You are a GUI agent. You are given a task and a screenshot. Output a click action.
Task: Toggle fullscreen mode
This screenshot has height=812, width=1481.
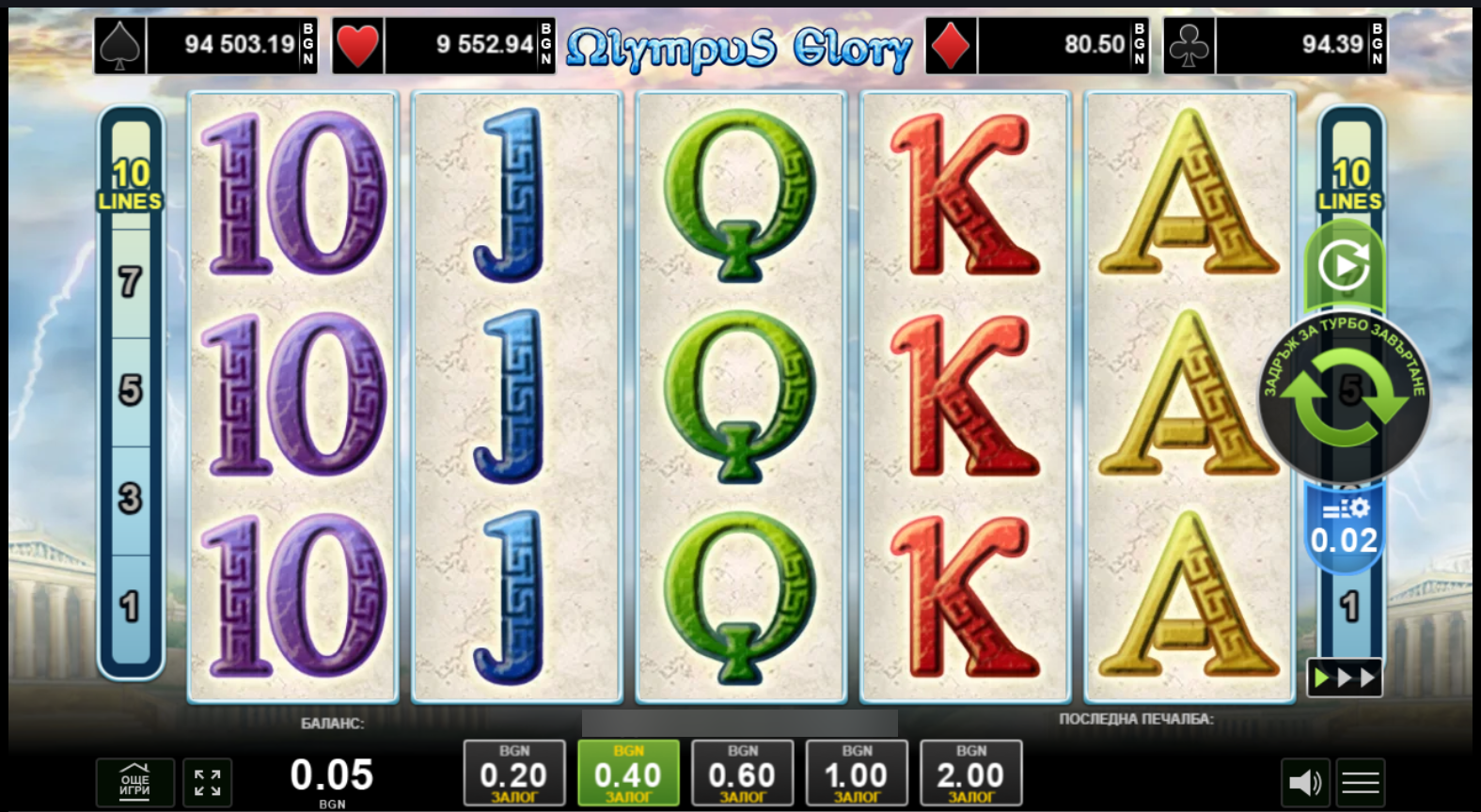(x=207, y=782)
